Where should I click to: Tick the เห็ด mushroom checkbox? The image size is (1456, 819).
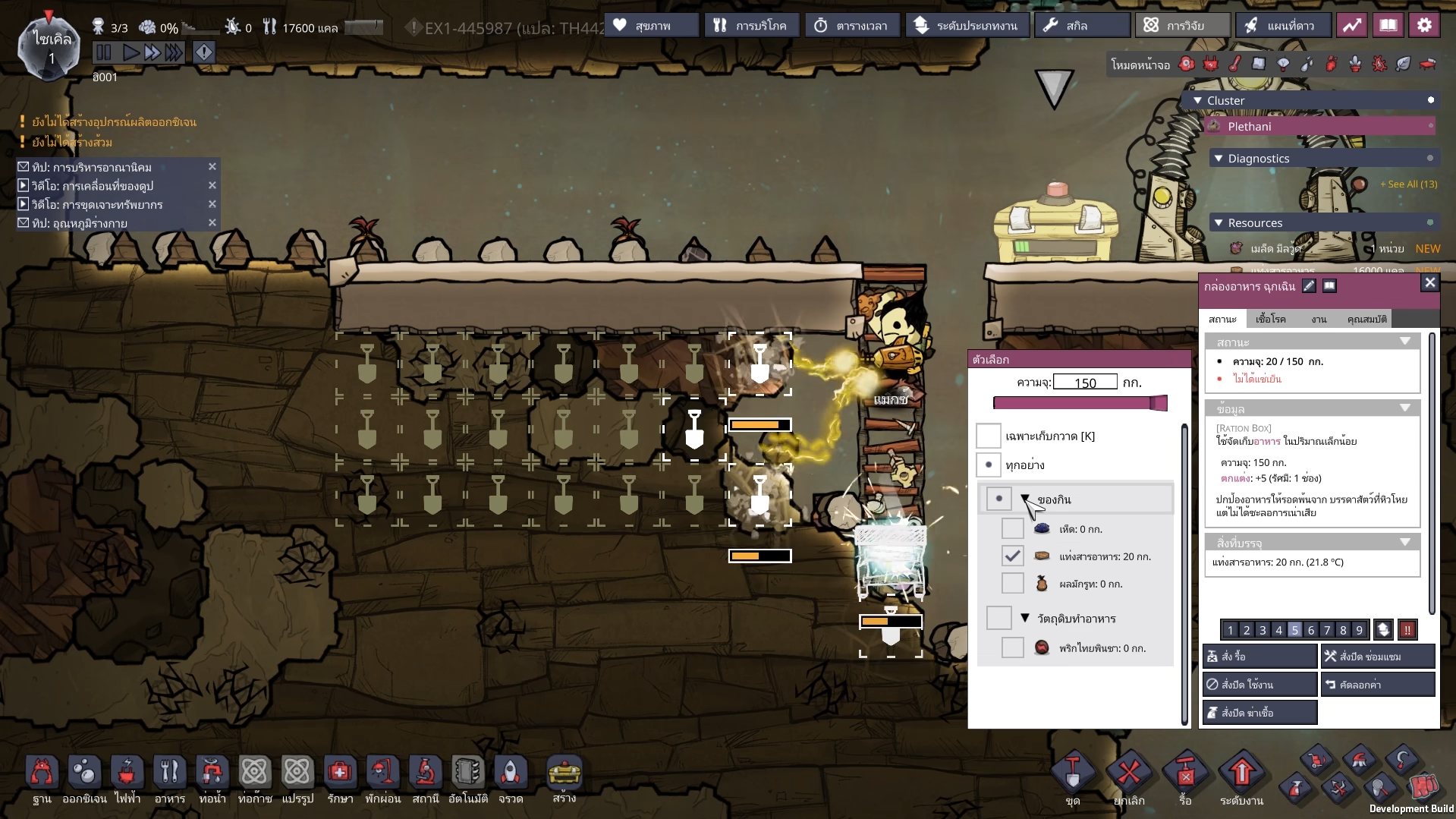(x=1012, y=529)
